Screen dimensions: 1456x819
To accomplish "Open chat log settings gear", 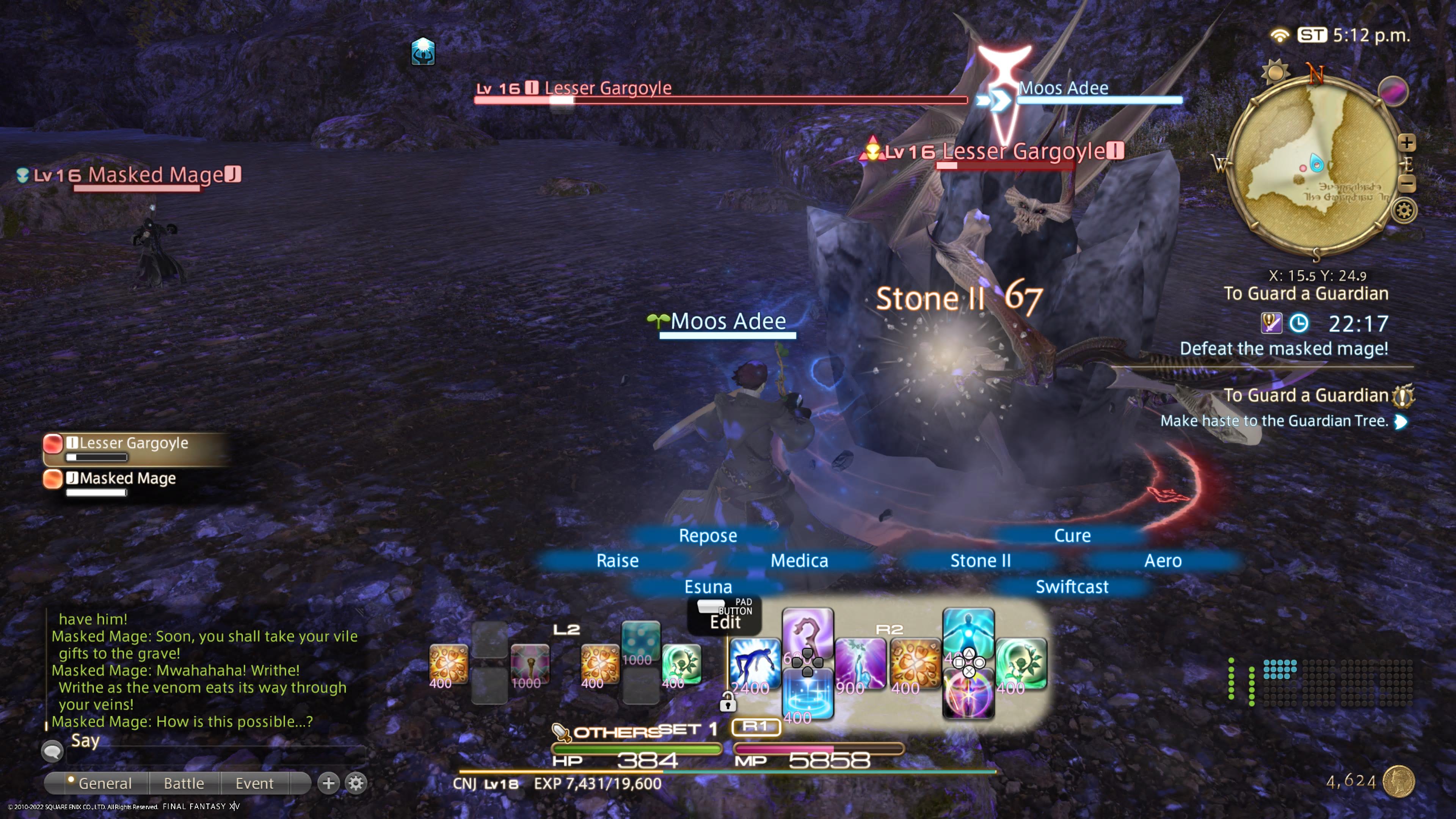I will 356,783.
